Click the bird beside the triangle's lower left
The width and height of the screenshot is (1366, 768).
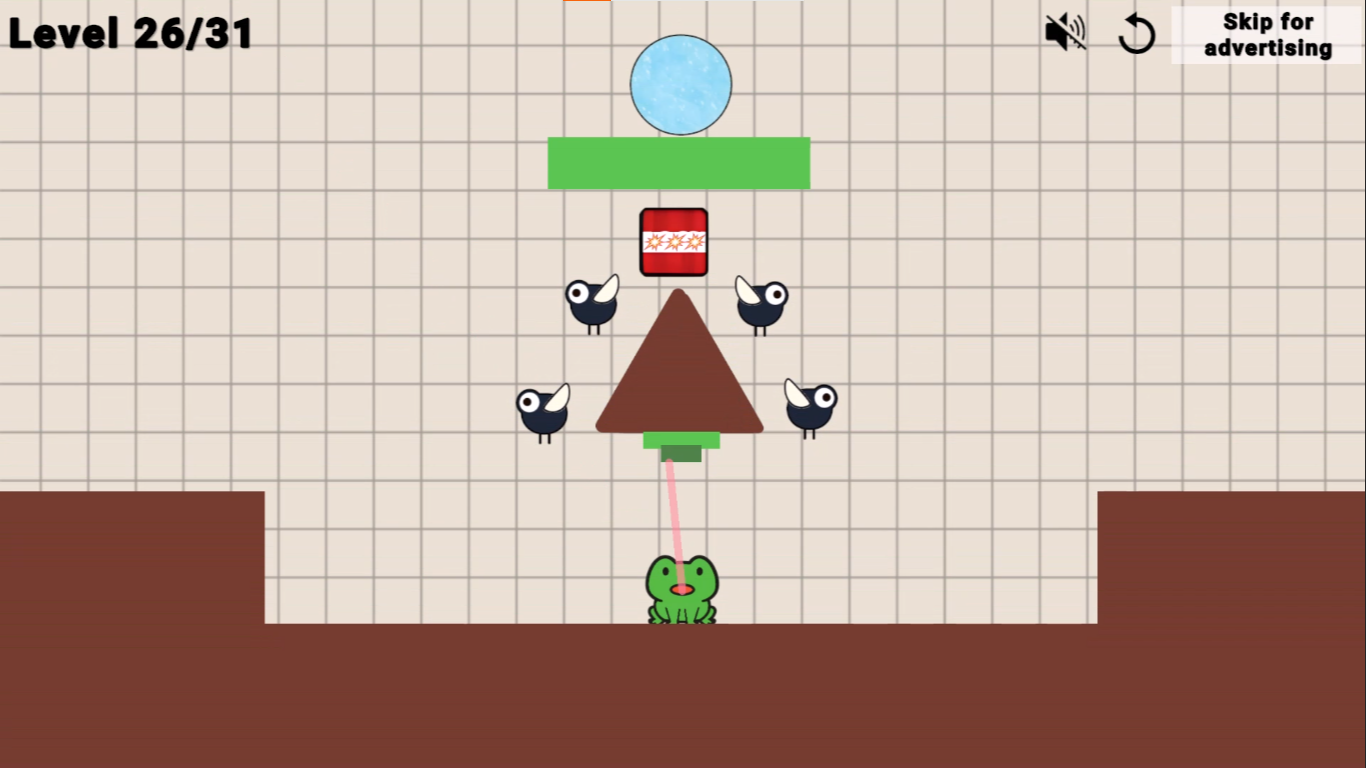pyautogui.click(x=543, y=412)
